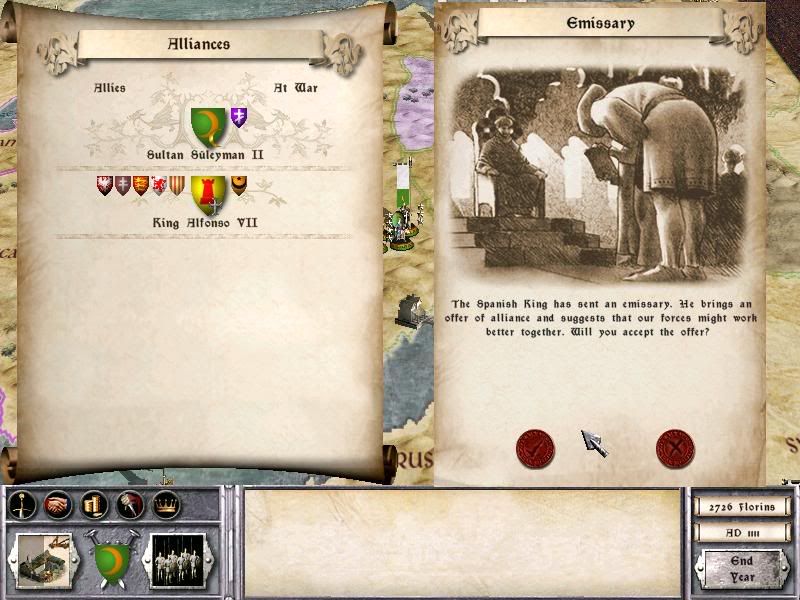Click the dark crescent shield beside Alfonso
This screenshot has width=800, height=600.
point(239,185)
